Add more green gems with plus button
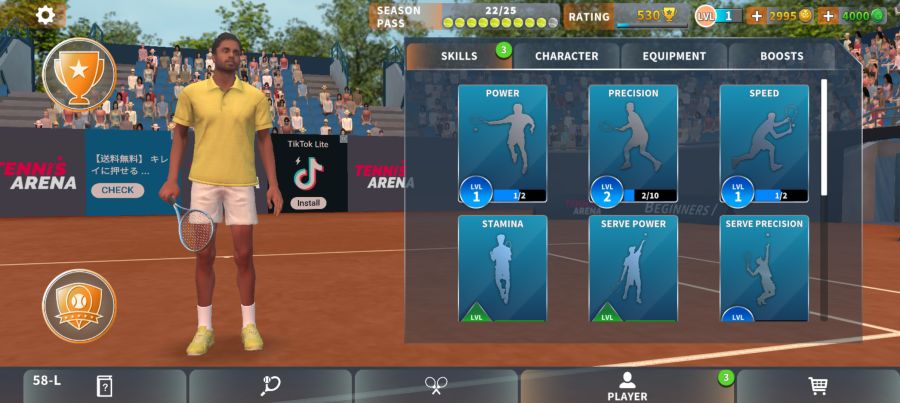Image resolution: width=900 pixels, height=403 pixels. coord(828,16)
